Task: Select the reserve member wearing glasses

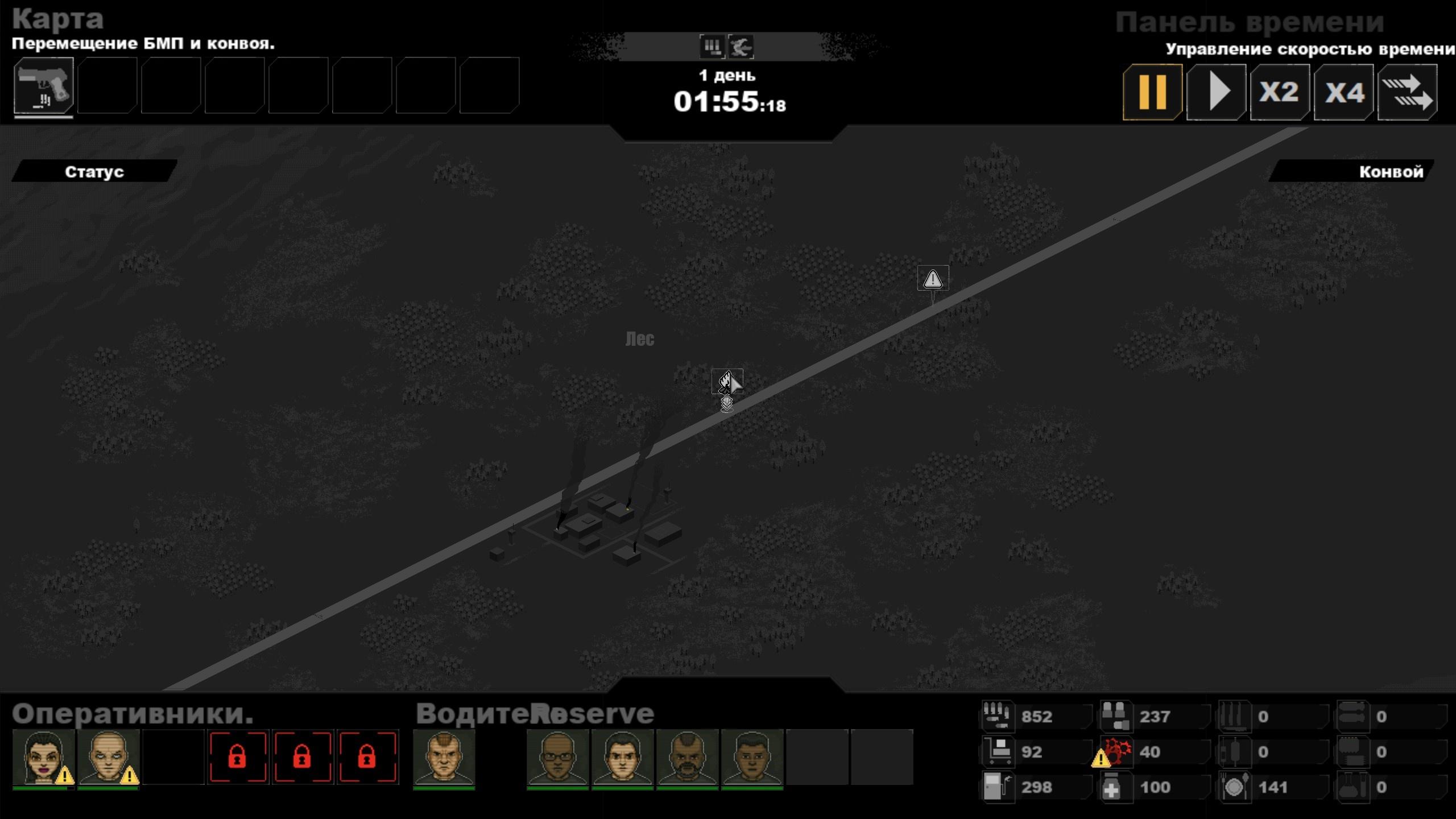Action: (x=557, y=758)
